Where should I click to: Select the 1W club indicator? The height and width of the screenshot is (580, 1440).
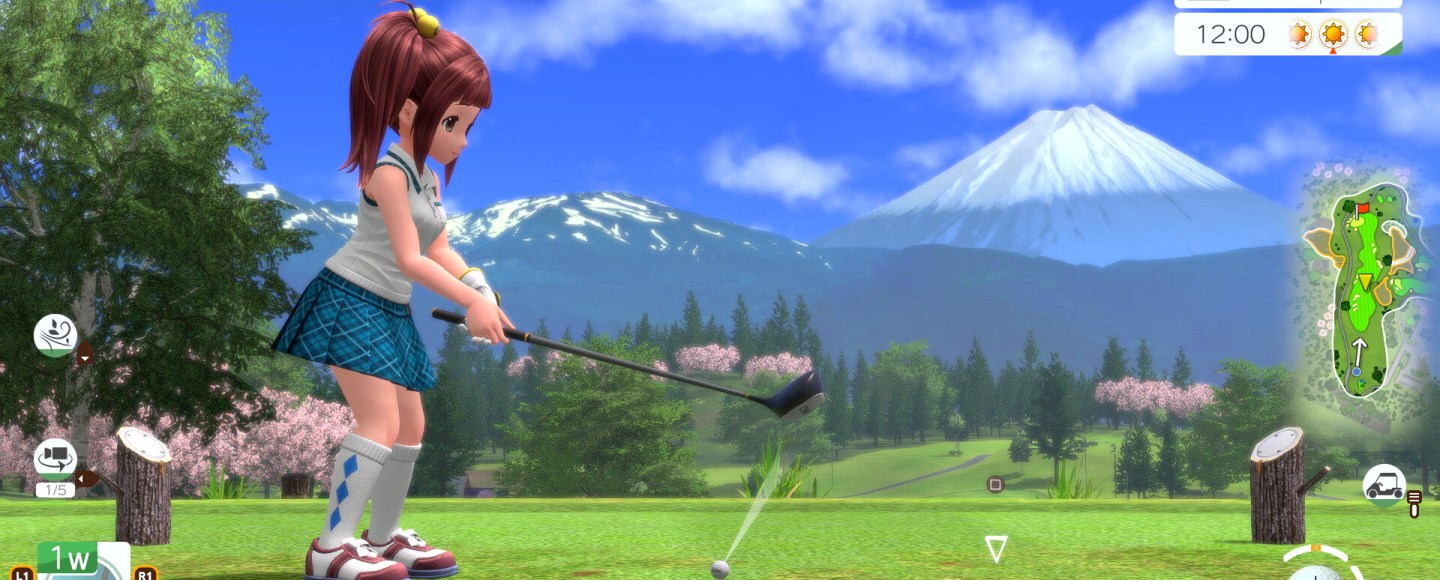pos(68,559)
